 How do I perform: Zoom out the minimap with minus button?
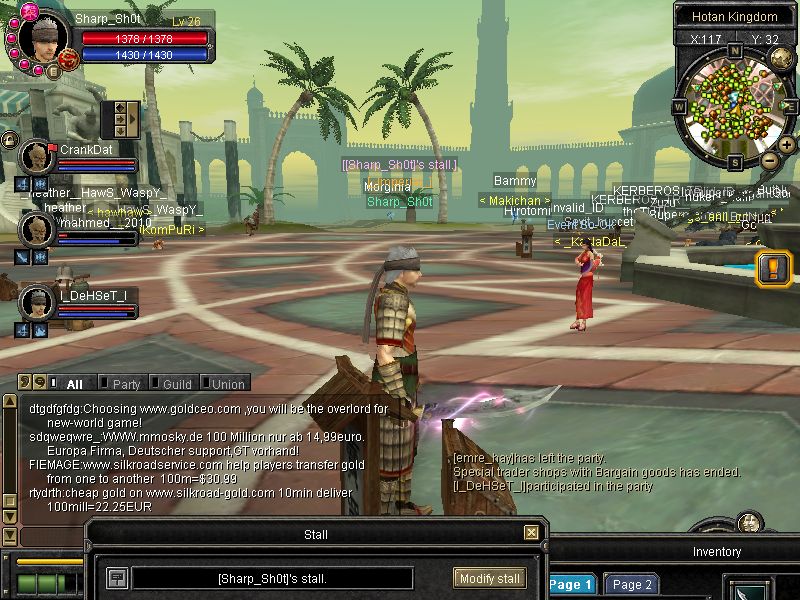point(769,159)
